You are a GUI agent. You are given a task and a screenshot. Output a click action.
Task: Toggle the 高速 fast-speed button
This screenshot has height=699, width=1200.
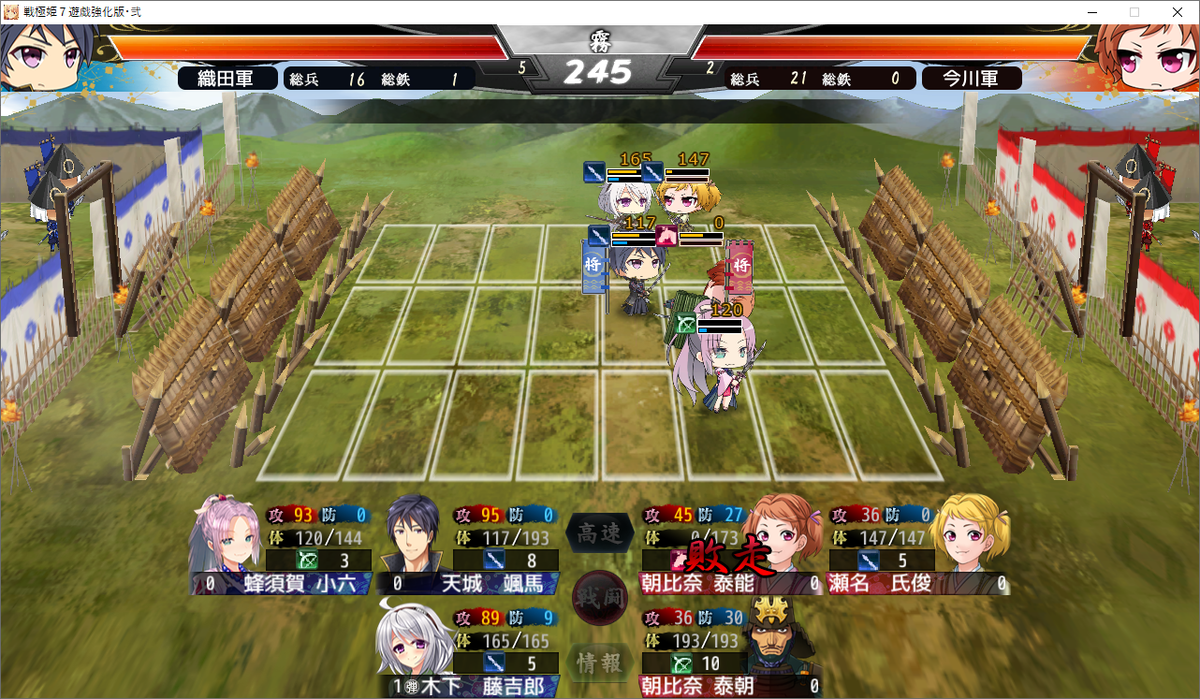(600, 534)
